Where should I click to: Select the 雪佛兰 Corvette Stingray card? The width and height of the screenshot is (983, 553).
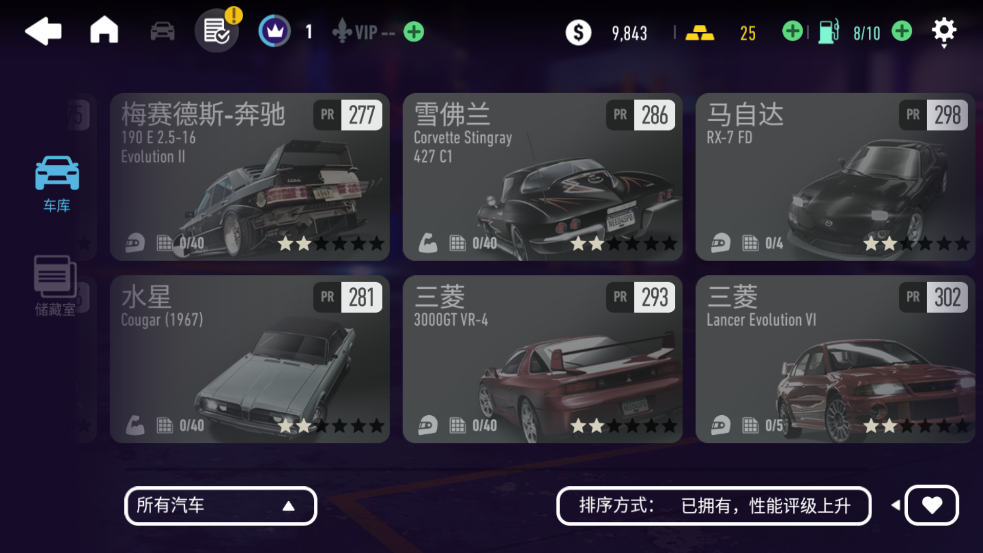tap(542, 177)
